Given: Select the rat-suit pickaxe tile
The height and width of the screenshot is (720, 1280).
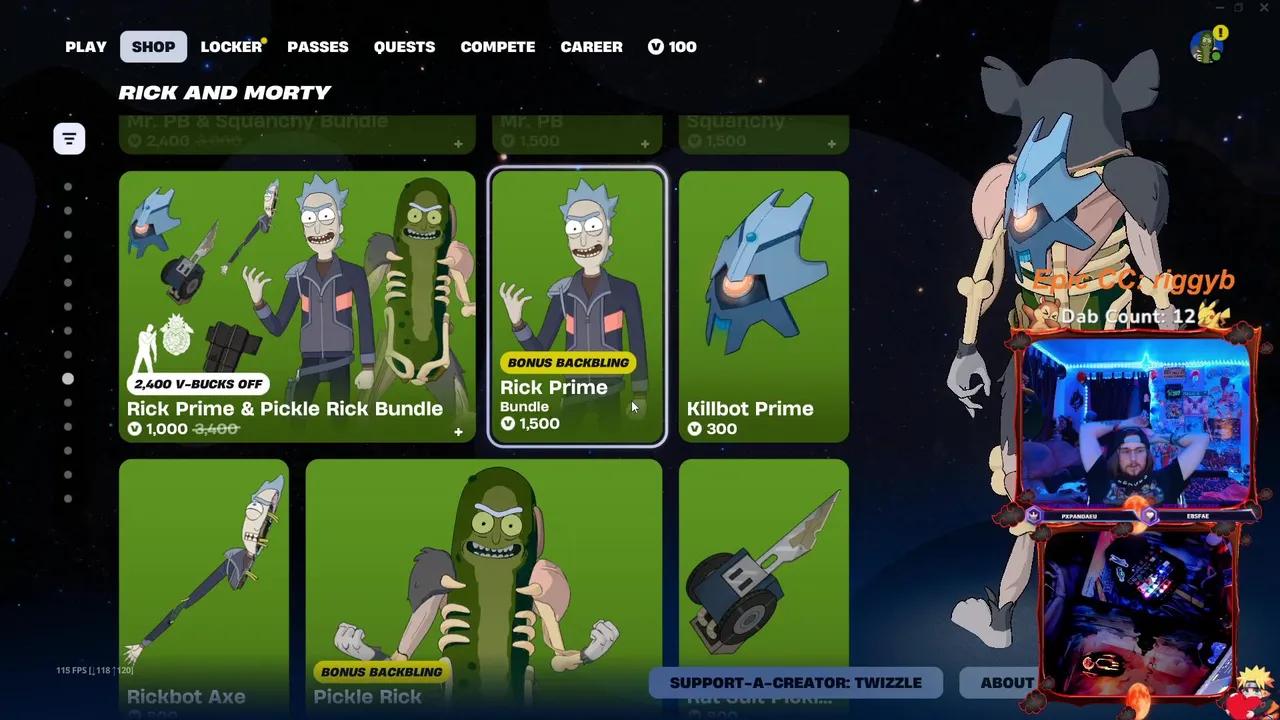Looking at the screenshot, I should coord(764,585).
